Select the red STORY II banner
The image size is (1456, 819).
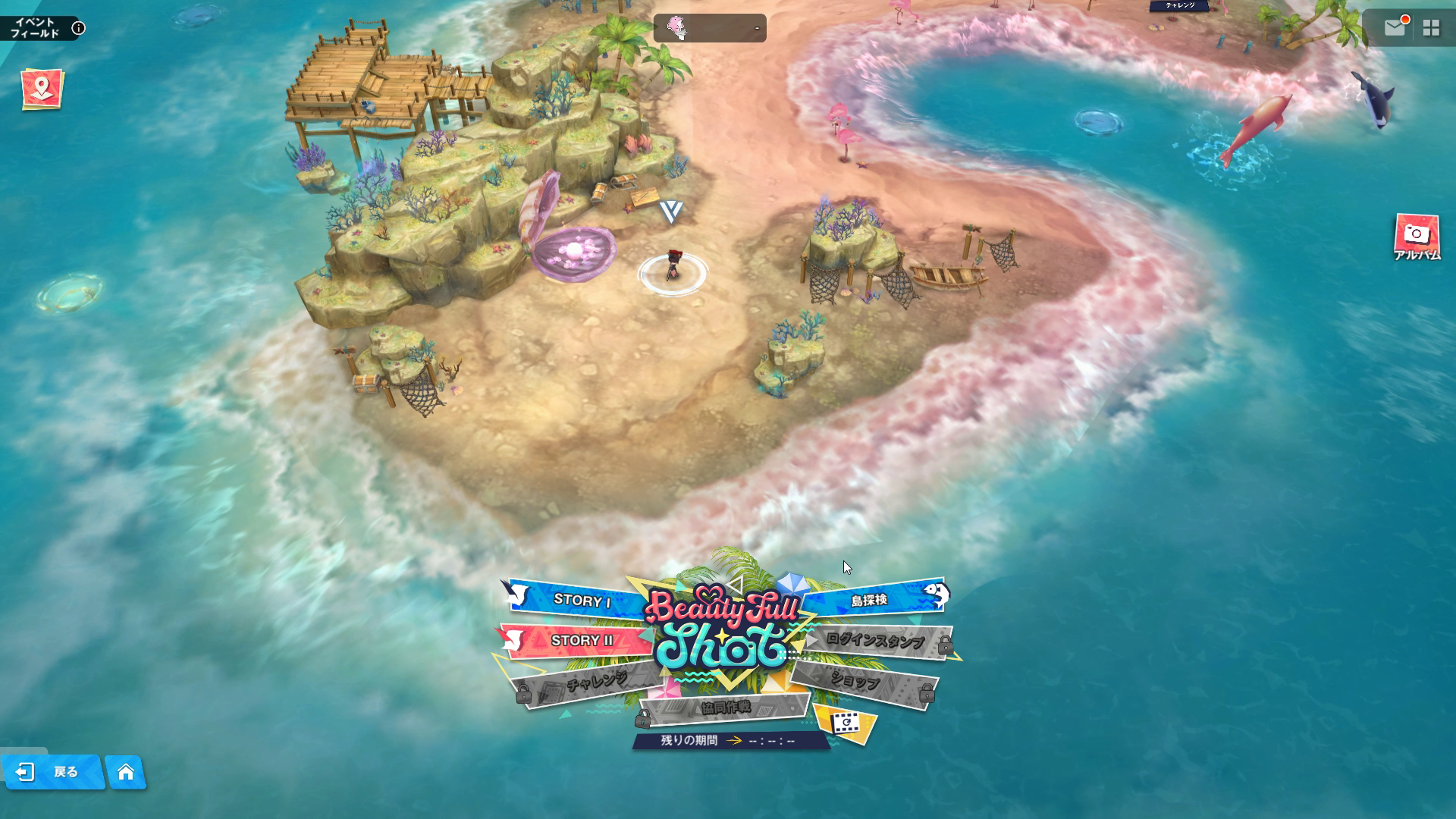(581, 641)
